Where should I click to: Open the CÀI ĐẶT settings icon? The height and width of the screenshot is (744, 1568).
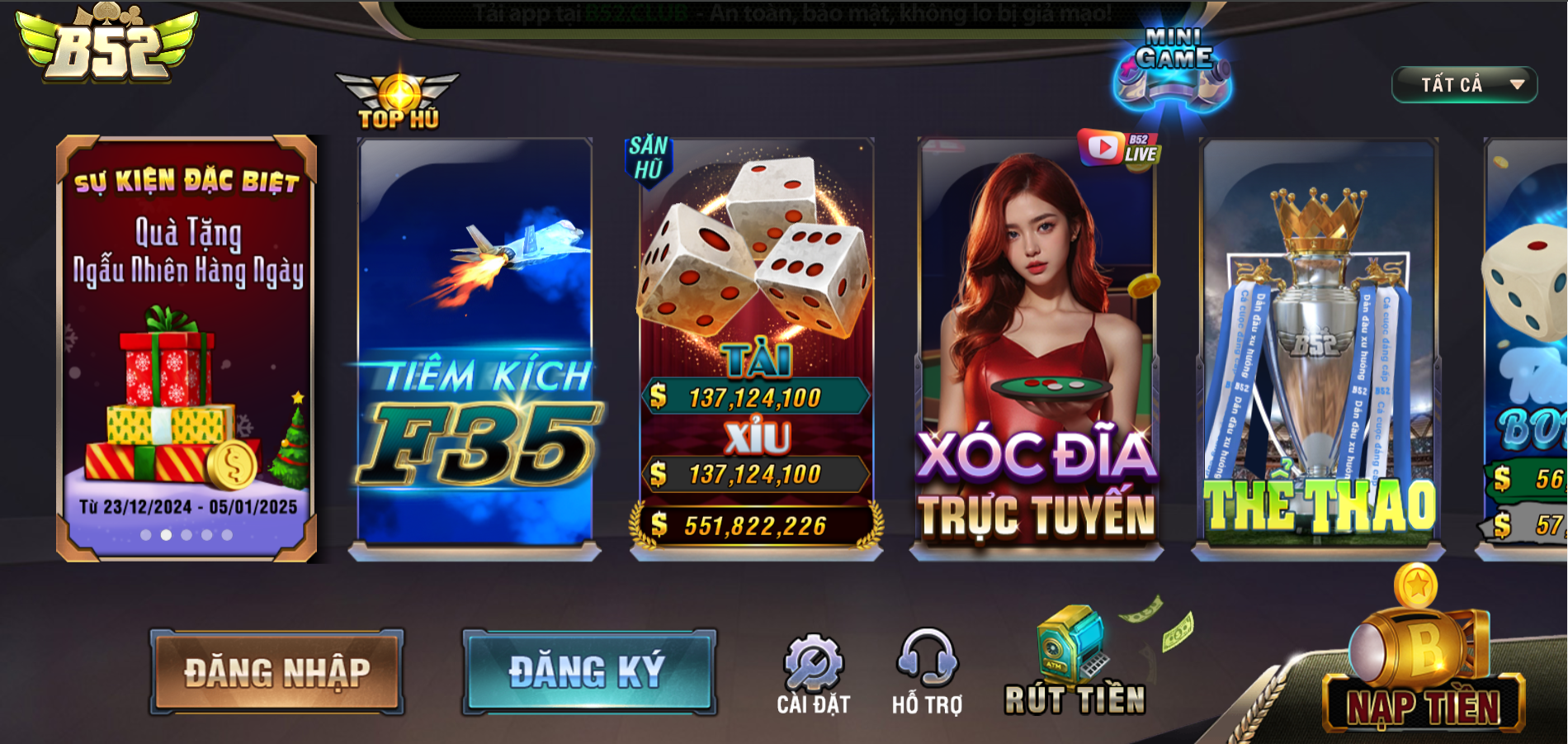click(x=813, y=673)
